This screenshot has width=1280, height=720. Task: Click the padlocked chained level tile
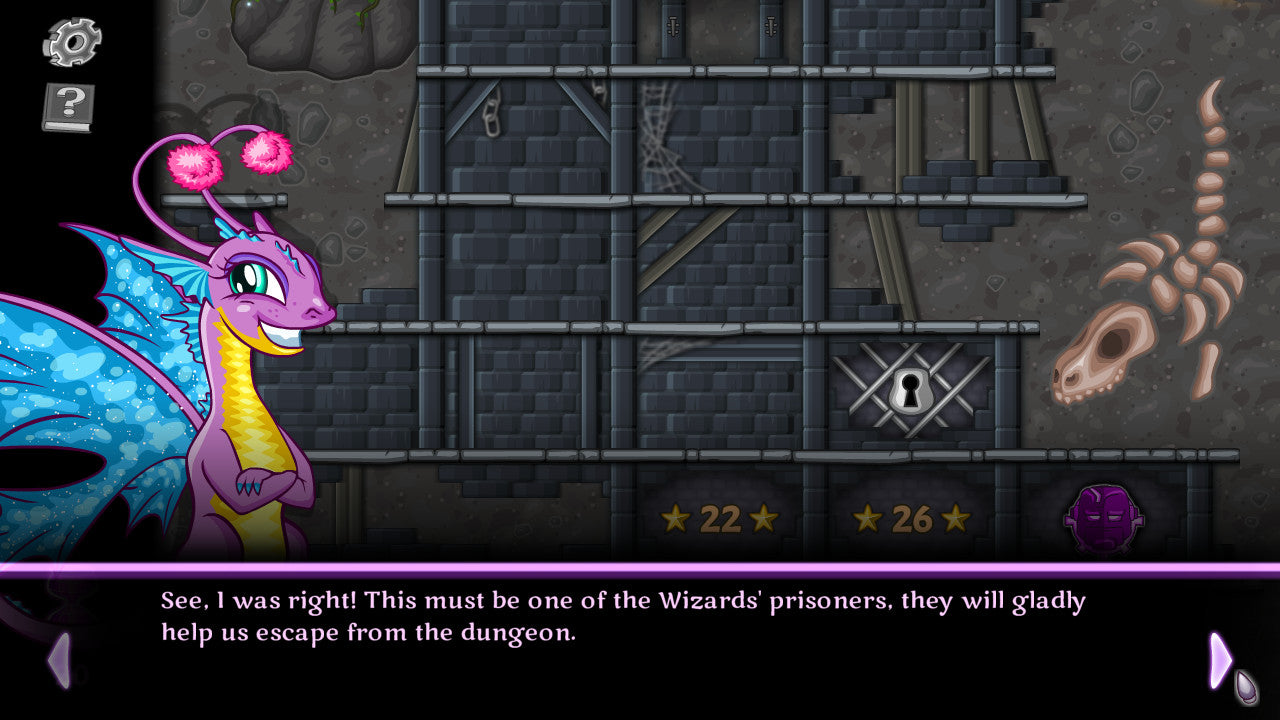911,390
